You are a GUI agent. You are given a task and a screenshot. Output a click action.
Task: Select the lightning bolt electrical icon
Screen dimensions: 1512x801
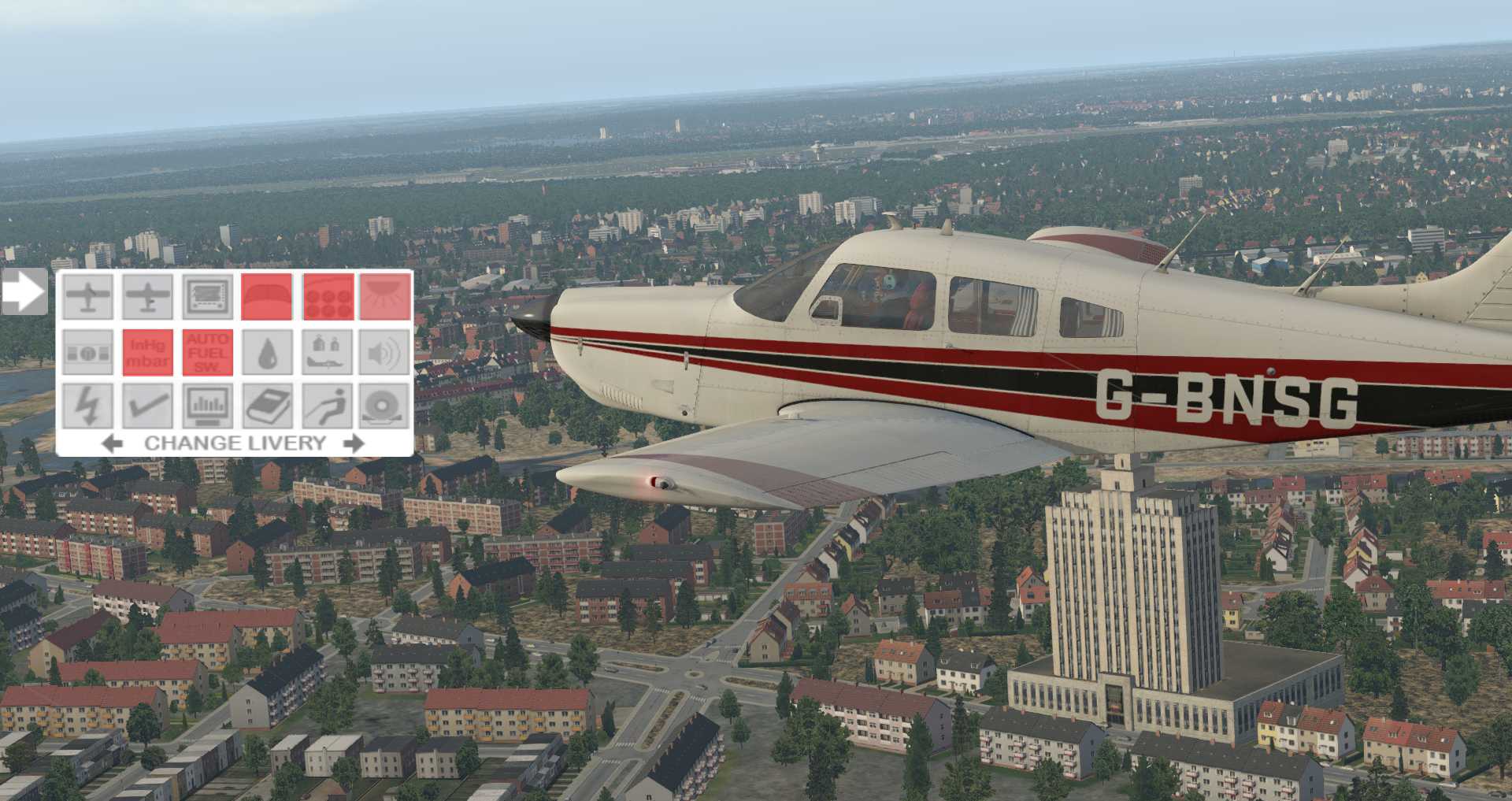point(87,406)
